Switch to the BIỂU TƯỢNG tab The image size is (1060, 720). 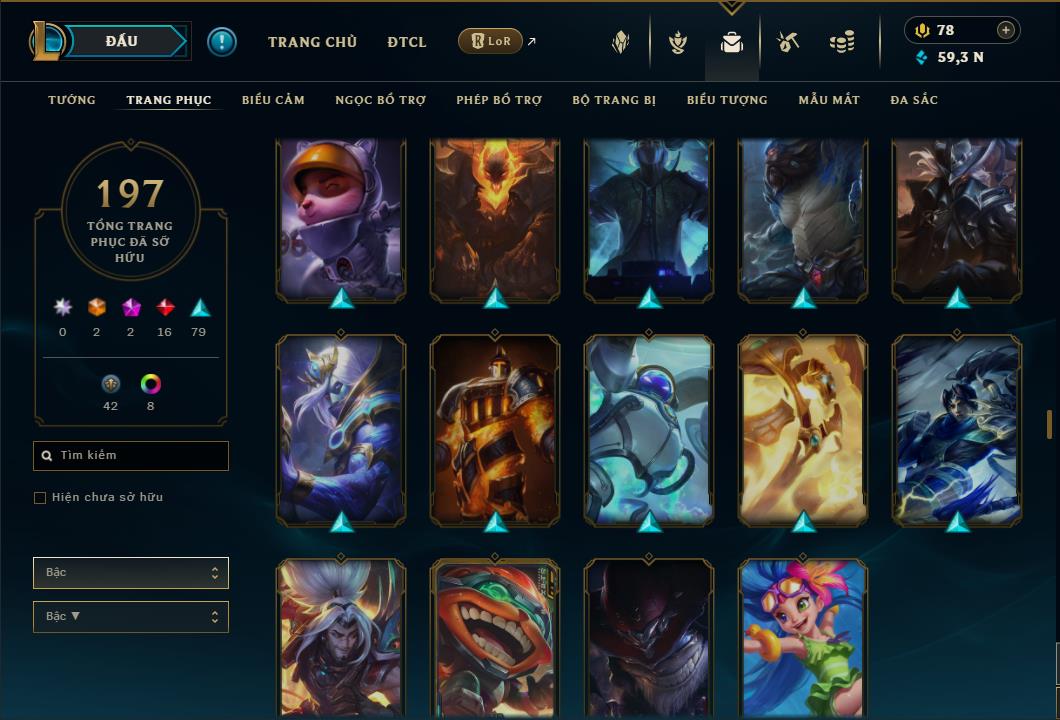pyautogui.click(x=727, y=100)
